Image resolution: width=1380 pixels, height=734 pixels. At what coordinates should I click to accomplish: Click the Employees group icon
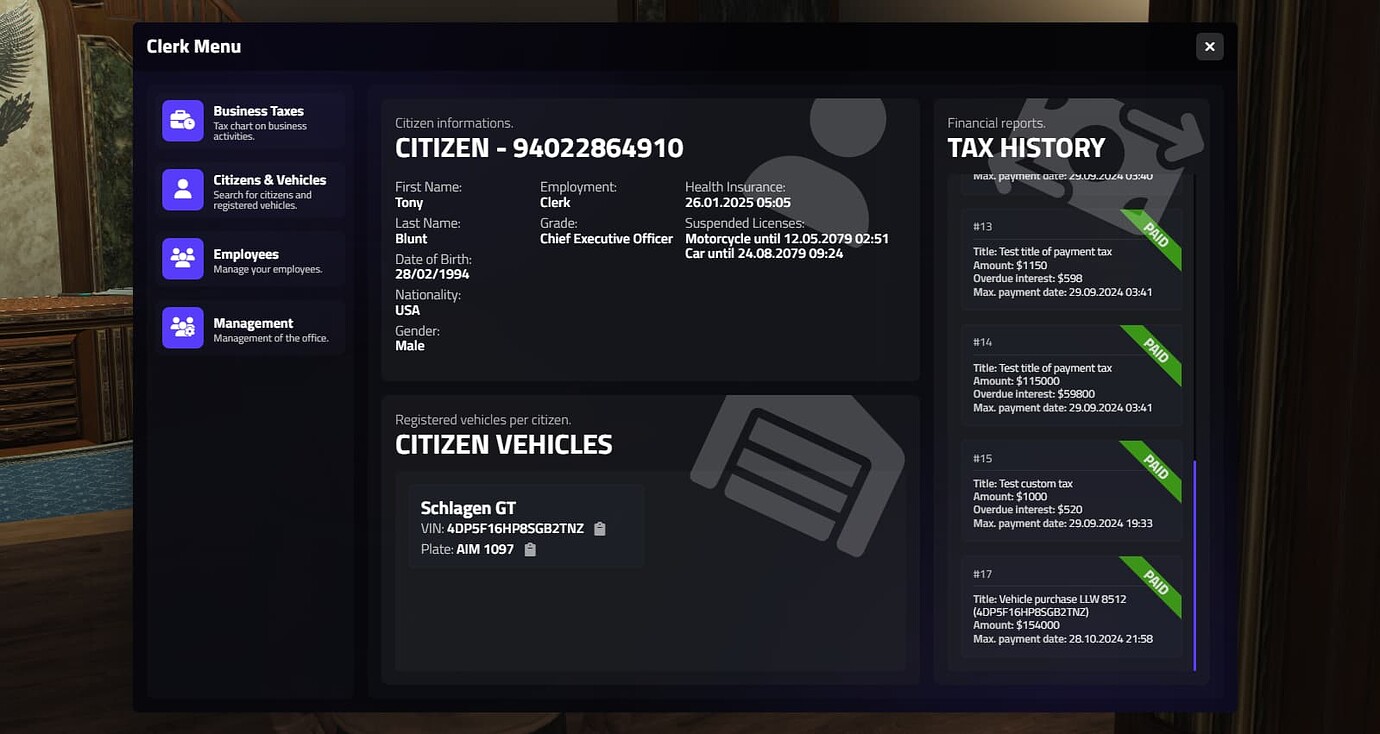pyautogui.click(x=182, y=258)
